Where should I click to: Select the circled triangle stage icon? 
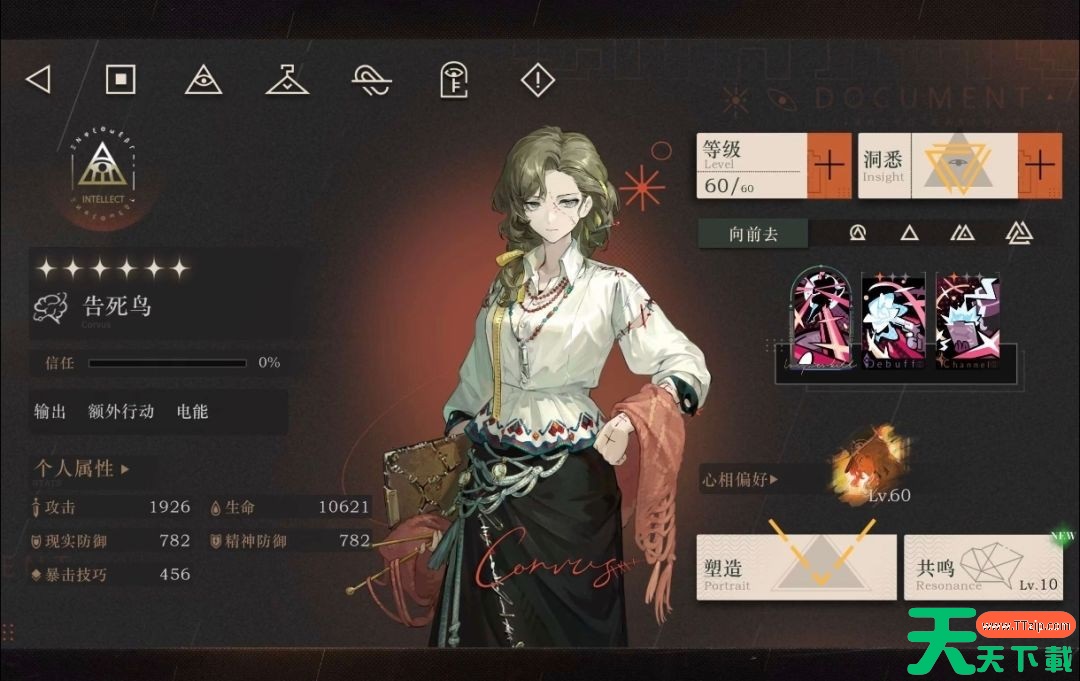click(857, 233)
